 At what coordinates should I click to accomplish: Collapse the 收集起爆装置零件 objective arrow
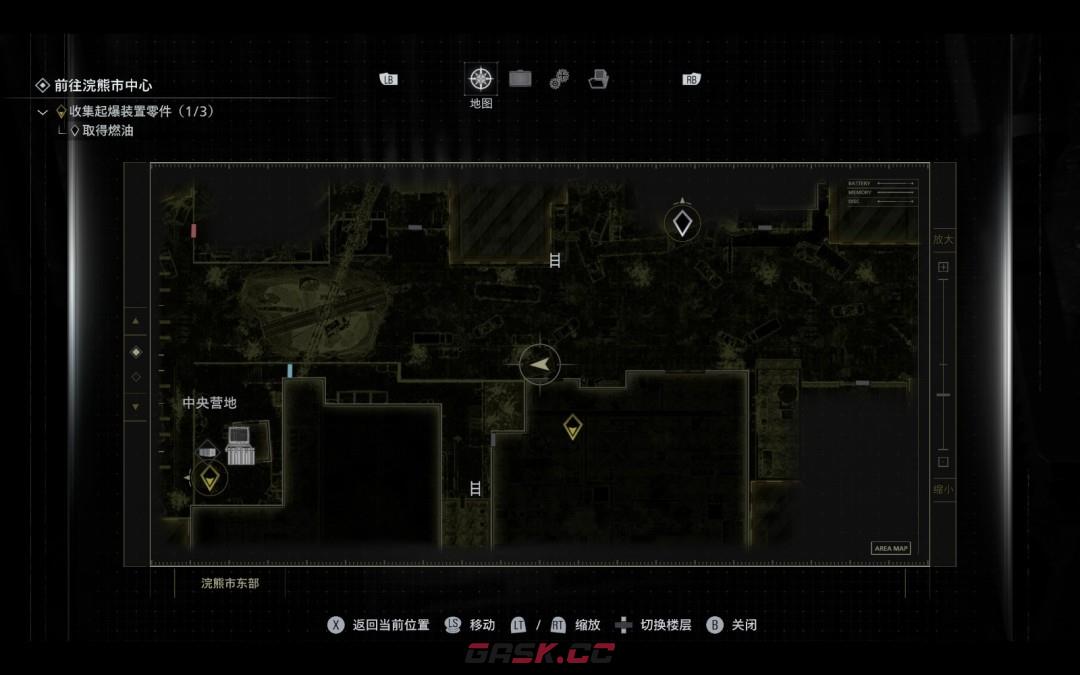(42, 112)
